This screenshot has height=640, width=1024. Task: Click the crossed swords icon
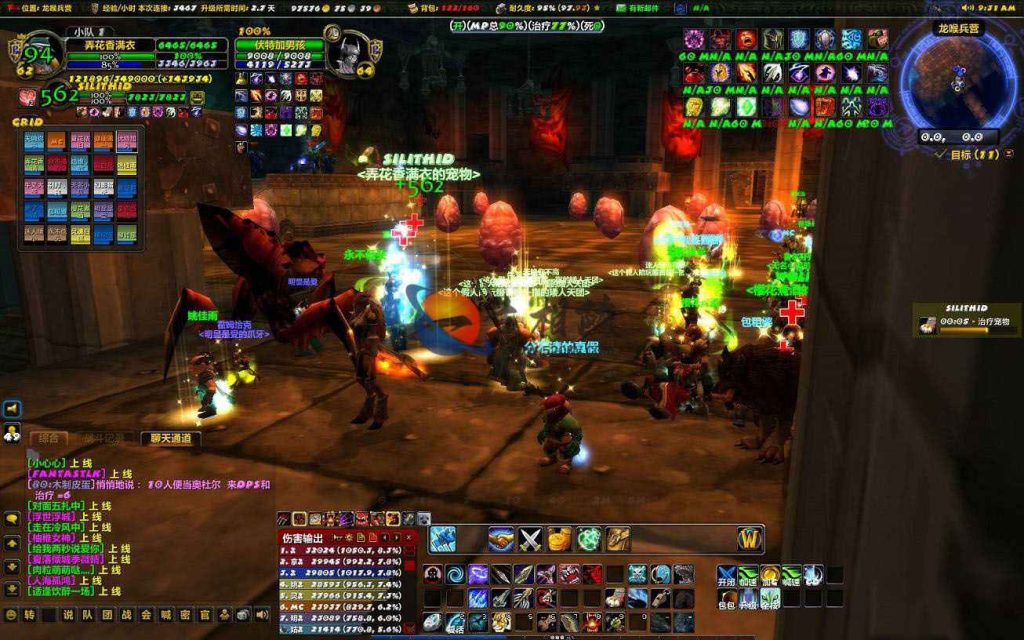tap(530, 539)
